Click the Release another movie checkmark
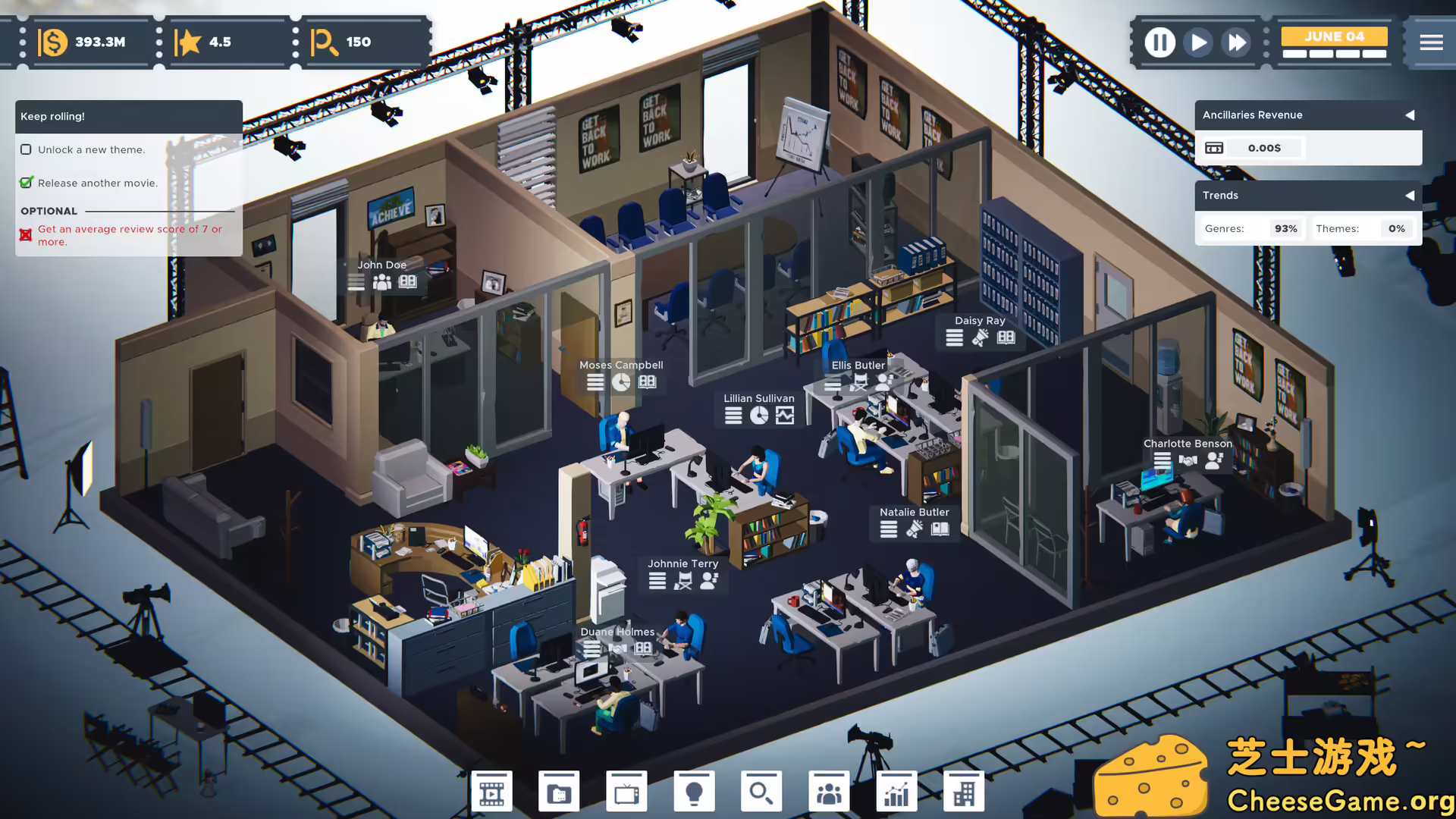Image resolution: width=1456 pixels, height=819 pixels. click(x=27, y=183)
